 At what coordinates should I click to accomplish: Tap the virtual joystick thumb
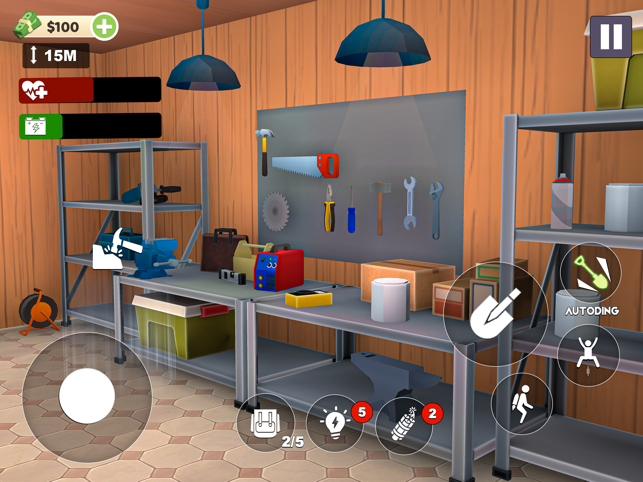87,396
